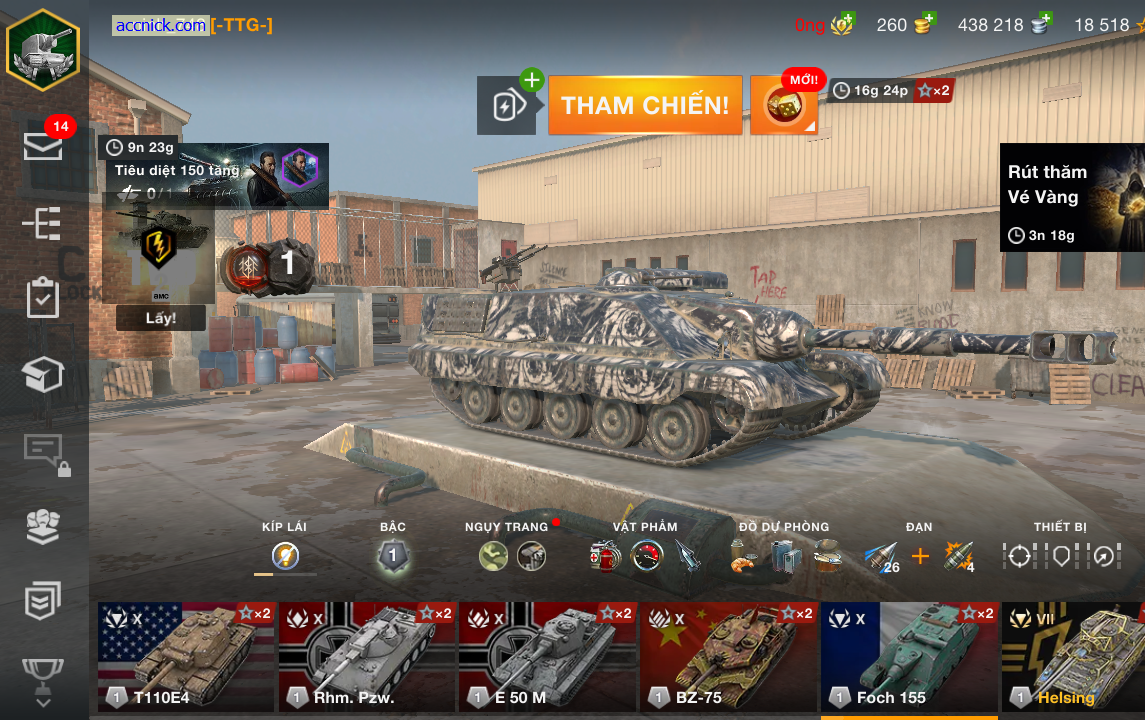
Task: Open the MỚI! loot crate offer
Action: pos(784,105)
